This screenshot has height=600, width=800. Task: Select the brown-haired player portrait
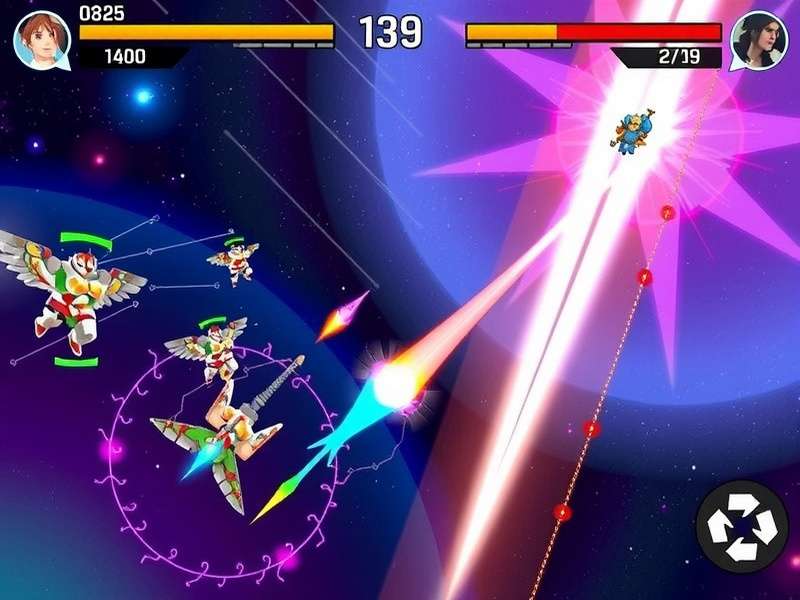[x=41, y=40]
